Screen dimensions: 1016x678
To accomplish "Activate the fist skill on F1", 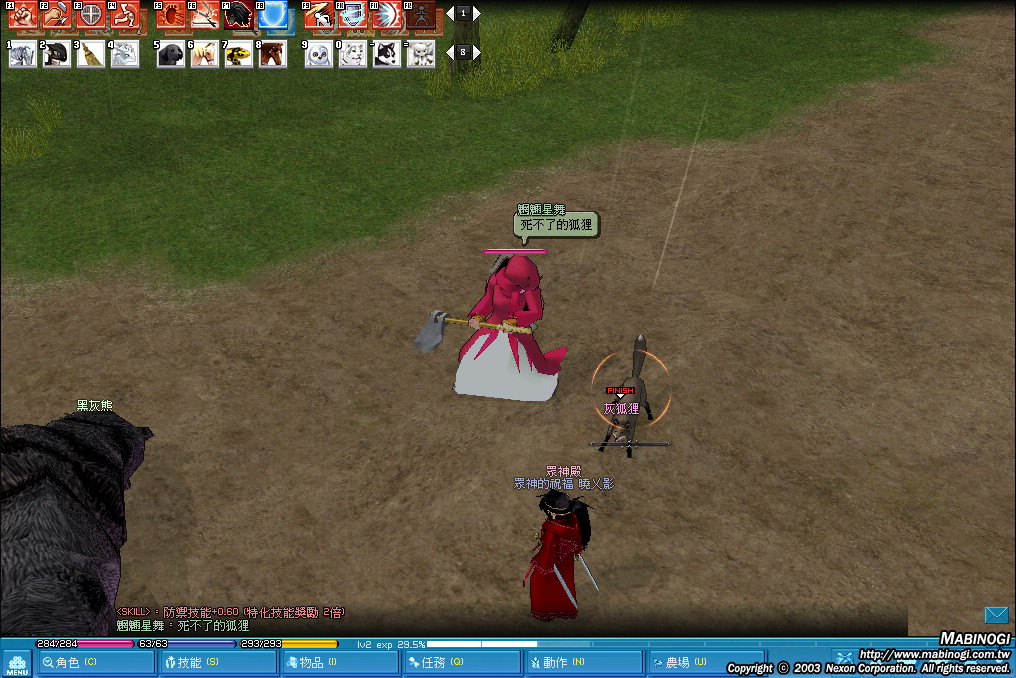I will click(x=22, y=15).
